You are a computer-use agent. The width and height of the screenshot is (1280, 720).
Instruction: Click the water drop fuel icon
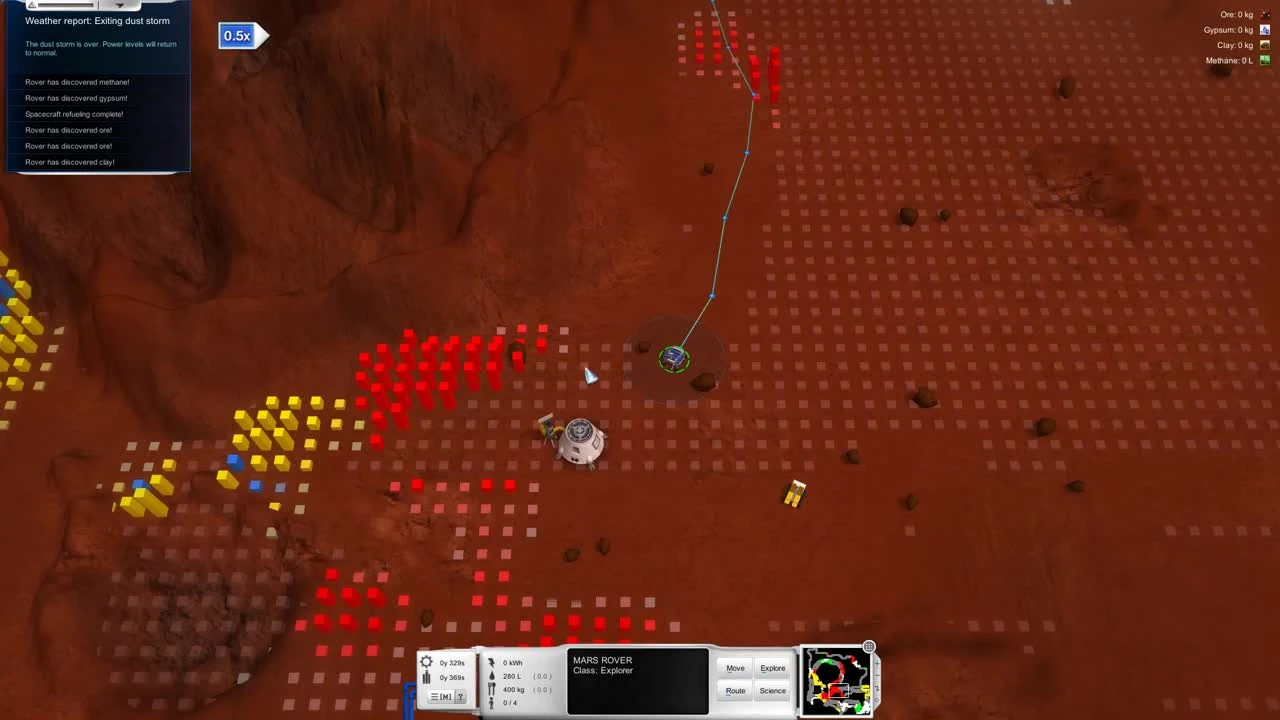pyautogui.click(x=492, y=676)
